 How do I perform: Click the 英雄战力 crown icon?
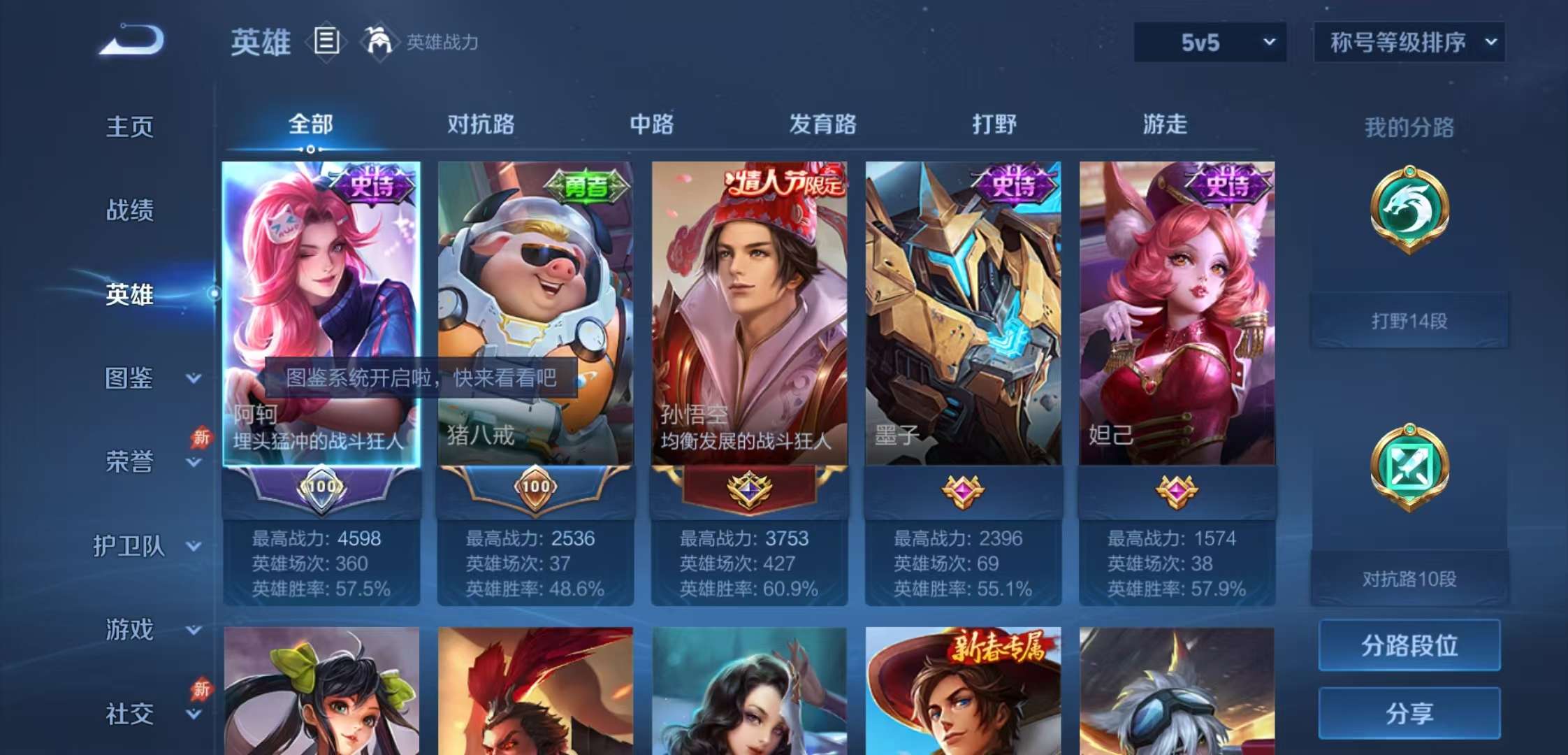coord(378,42)
